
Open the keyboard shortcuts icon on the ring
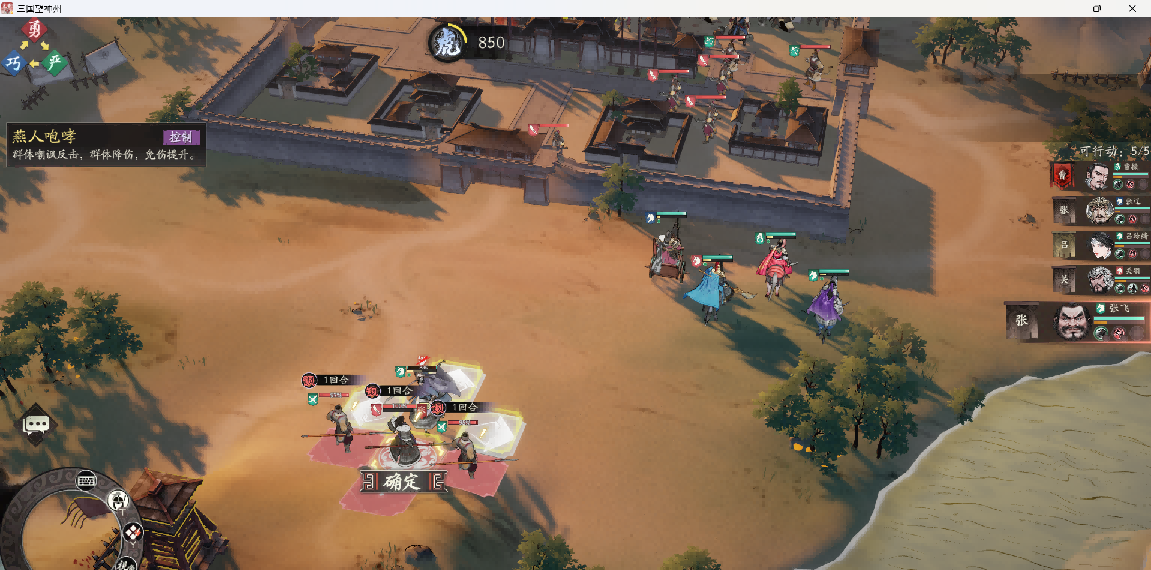click(86, 481)
